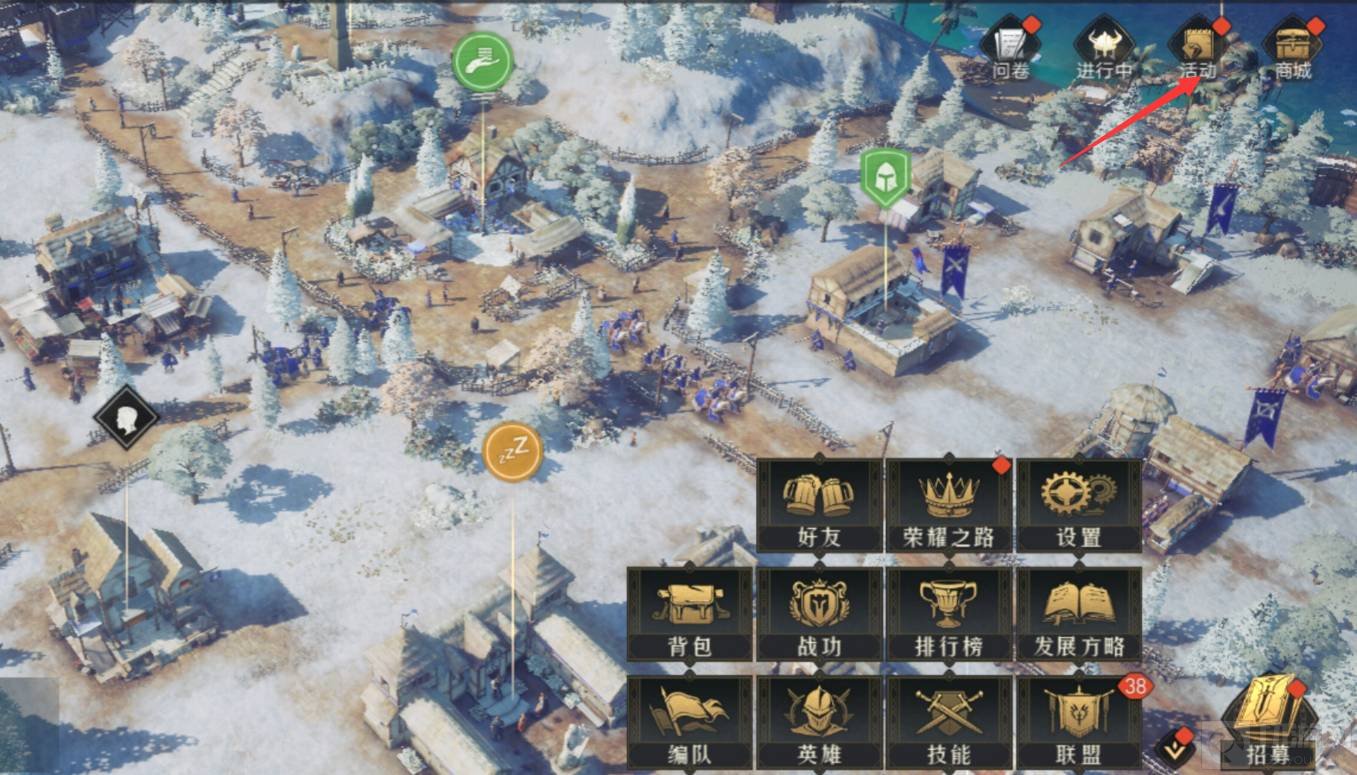Open the 问卷 survey icon
This screenshot has width=1357, height=775.
[x=1009, y=47]
